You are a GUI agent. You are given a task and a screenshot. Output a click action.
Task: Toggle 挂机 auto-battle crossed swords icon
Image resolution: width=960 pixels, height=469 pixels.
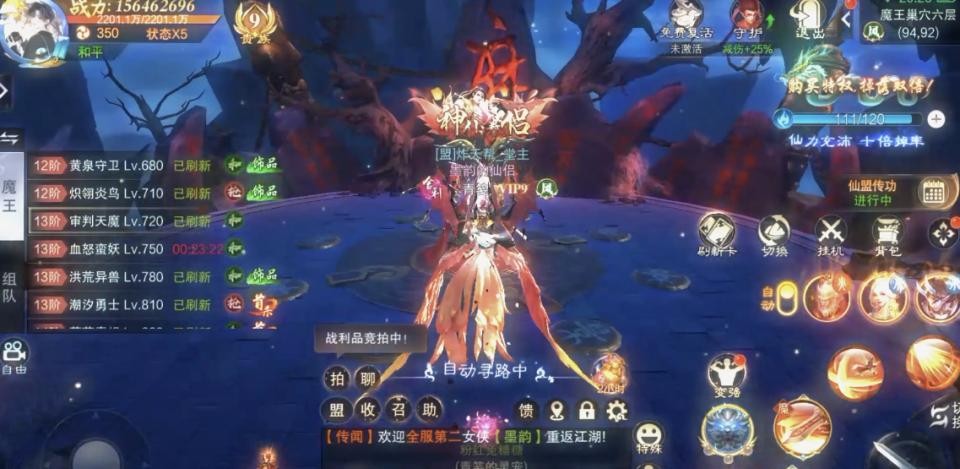click(x=830, y=235)
